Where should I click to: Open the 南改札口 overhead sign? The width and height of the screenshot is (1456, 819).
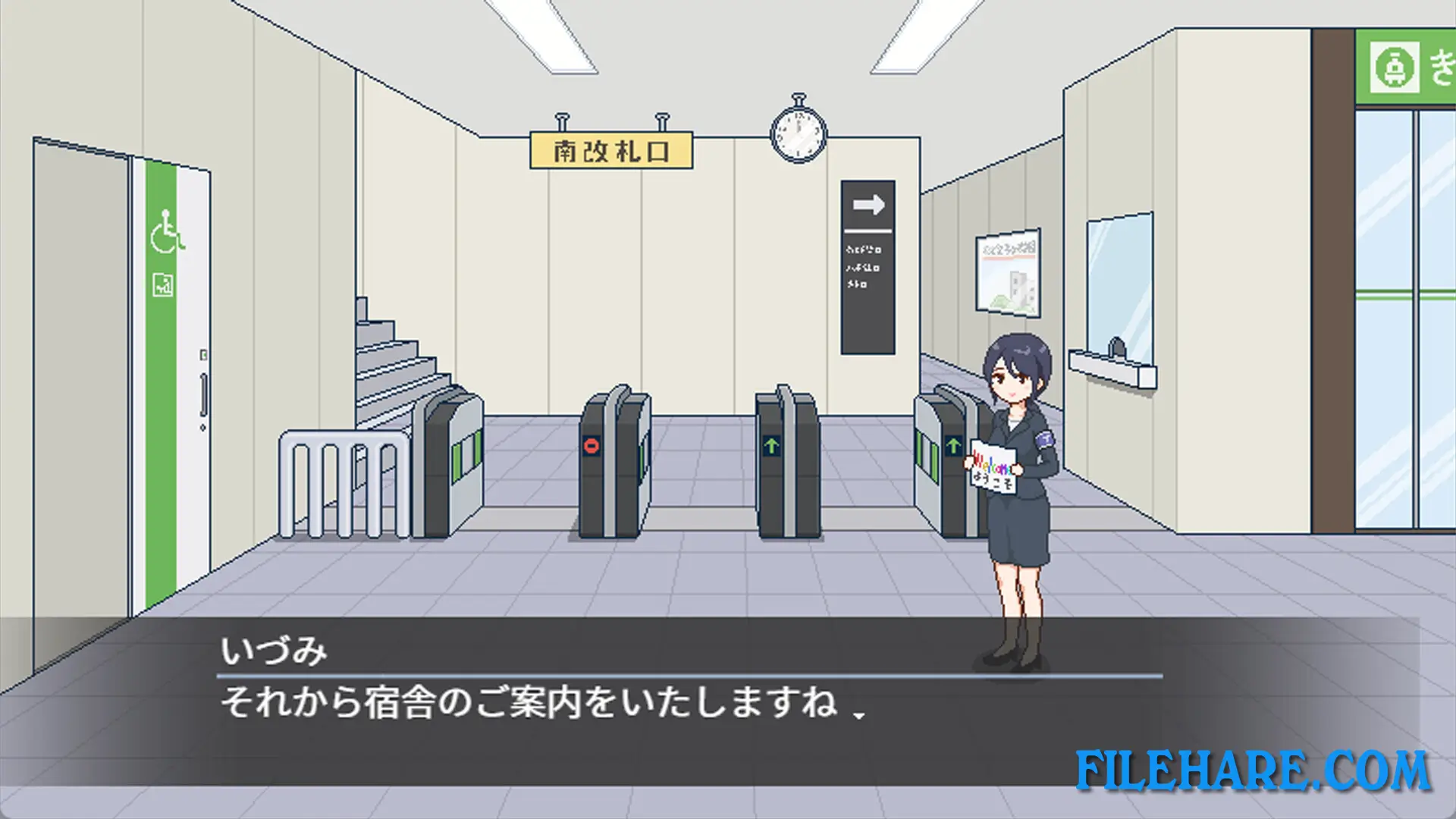click(611, 149)
